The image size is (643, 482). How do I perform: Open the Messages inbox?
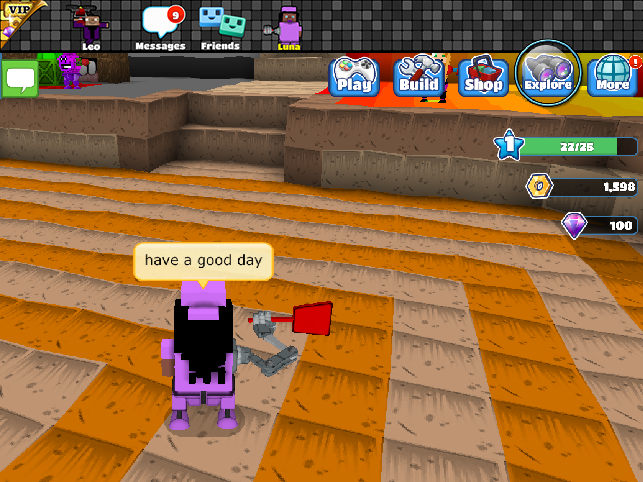tap(160, 27)
